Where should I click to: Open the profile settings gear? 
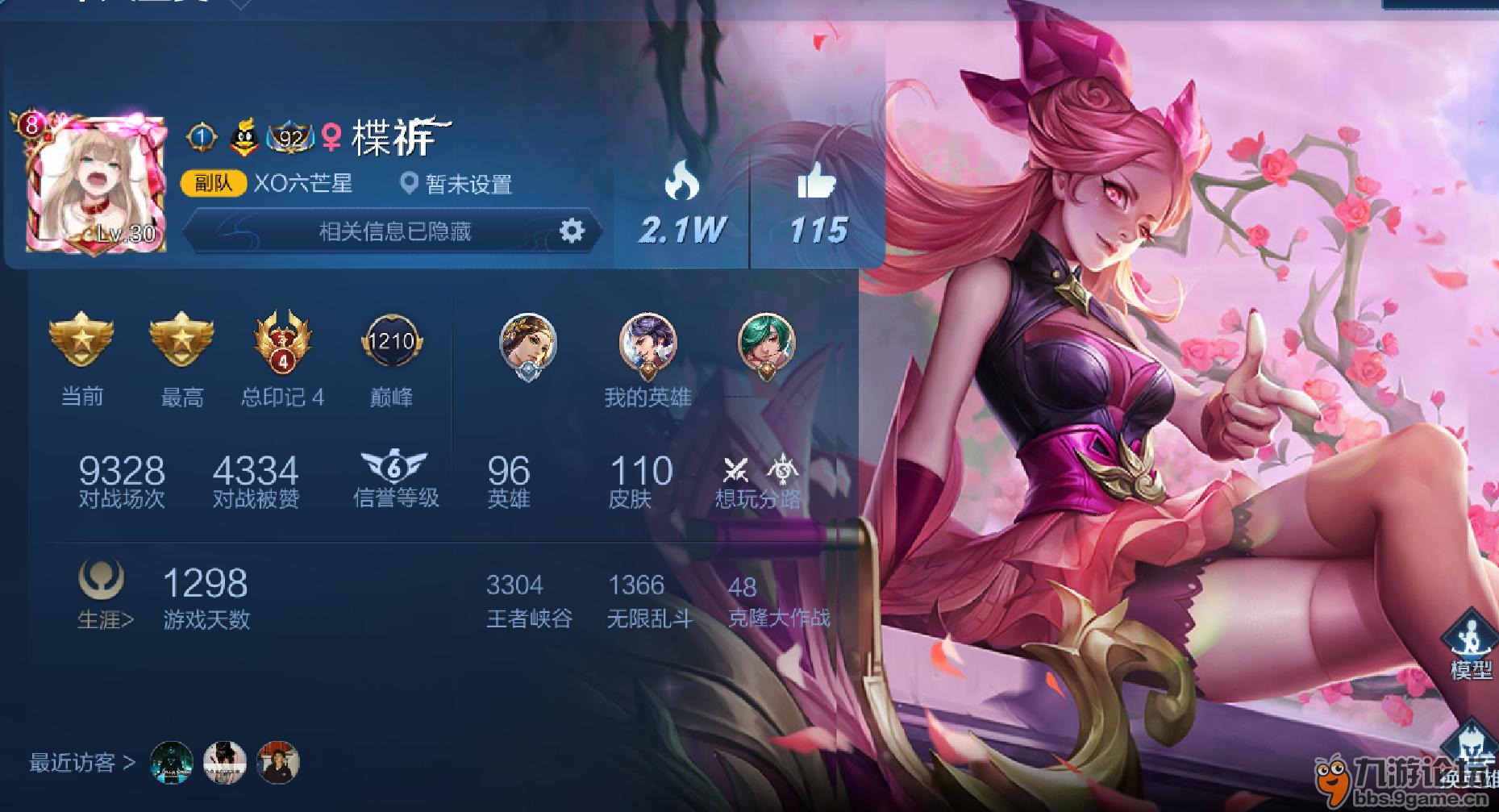pyautogui.click(x=573, y=232)
